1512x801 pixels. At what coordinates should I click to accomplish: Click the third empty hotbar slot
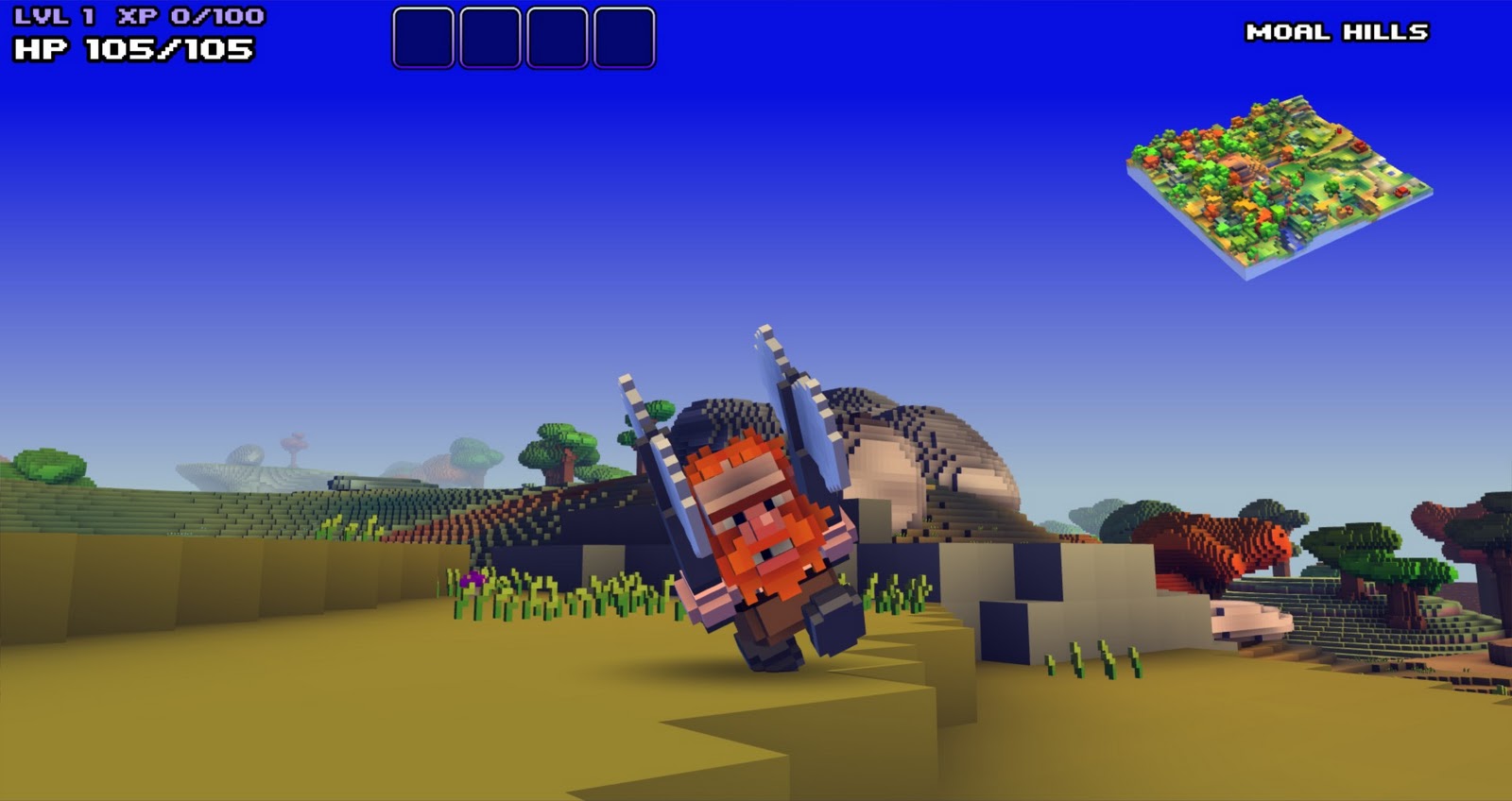(557, 38)
